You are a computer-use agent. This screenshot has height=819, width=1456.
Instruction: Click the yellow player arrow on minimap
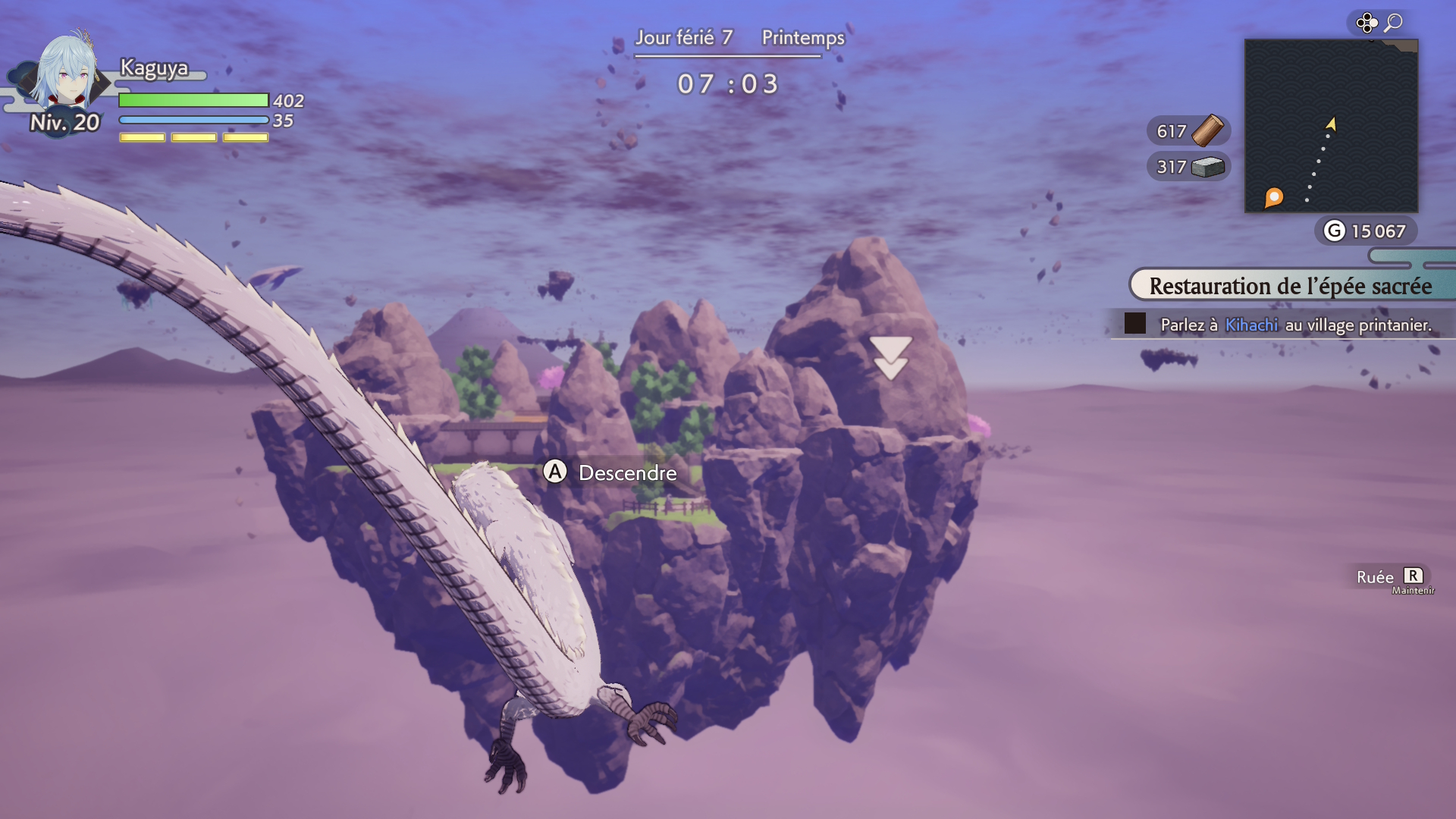1331,124
